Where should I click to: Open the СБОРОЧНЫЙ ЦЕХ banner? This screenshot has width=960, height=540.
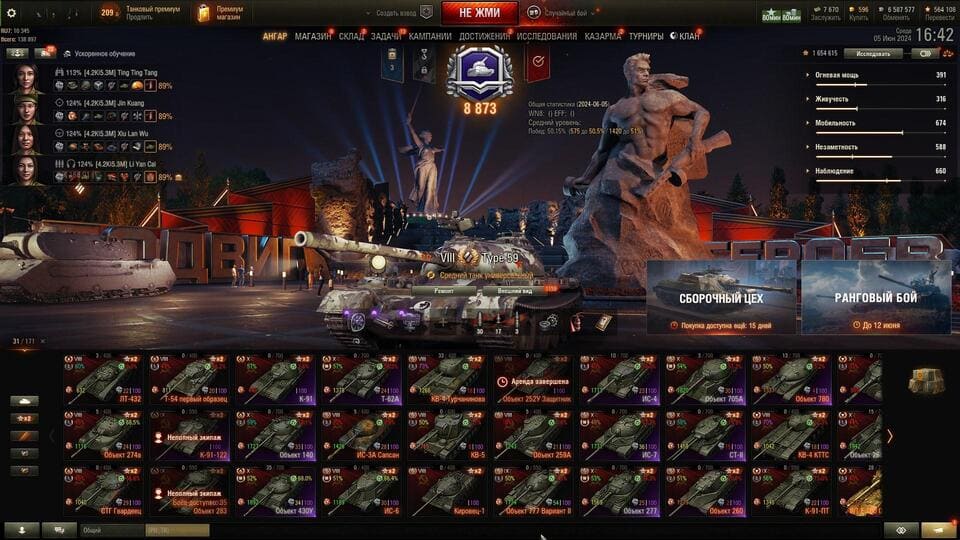point(721,297)
